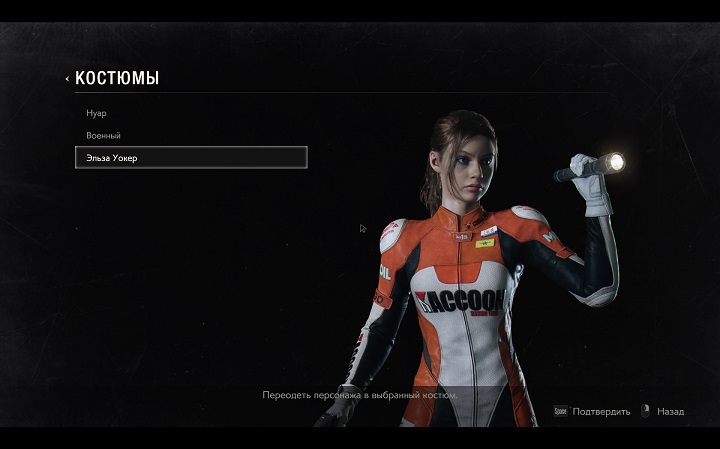Go back via the КОСТЮМЫ header arrow

tap(68, 78)
